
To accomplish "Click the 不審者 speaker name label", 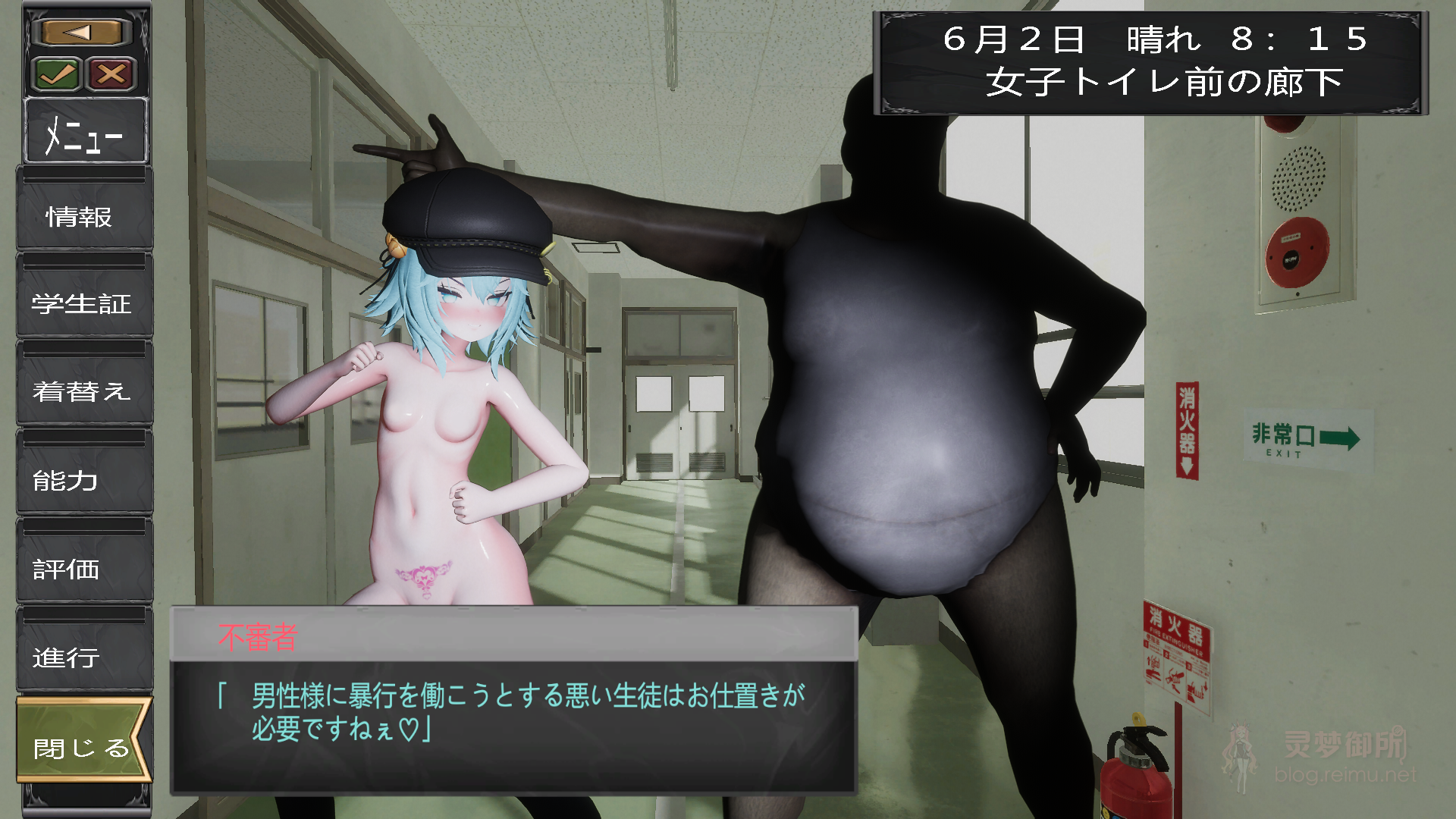I will [258, 637].
